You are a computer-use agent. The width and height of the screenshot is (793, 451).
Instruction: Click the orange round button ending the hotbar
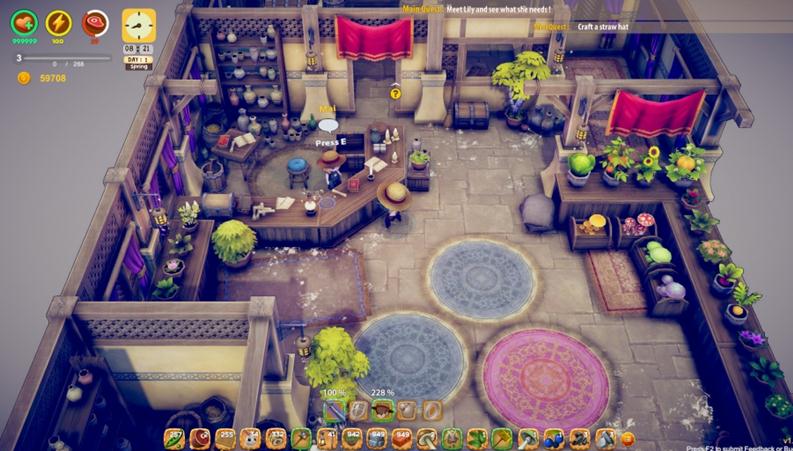click(x=627, y=438)
